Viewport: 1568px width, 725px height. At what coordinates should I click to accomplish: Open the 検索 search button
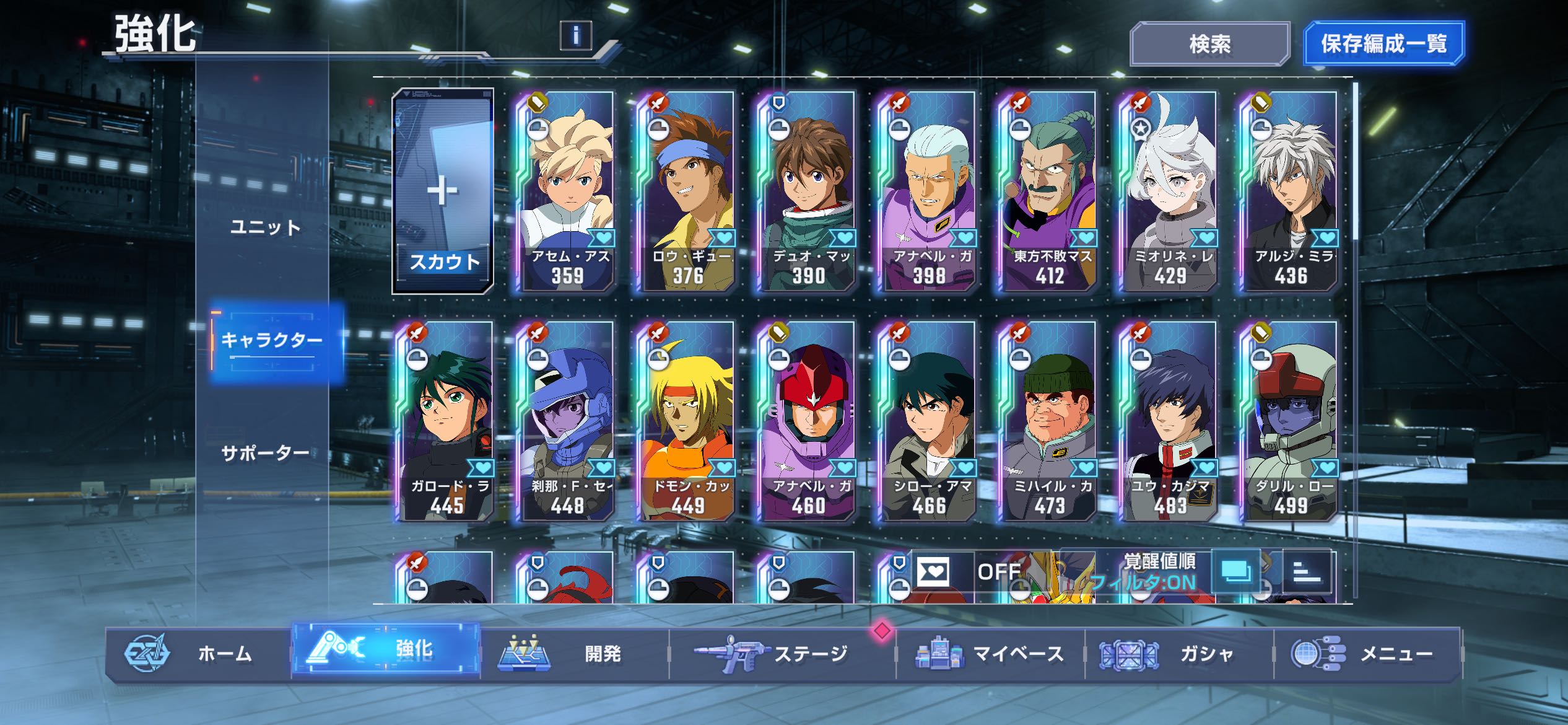click(x=1209, y=44)
